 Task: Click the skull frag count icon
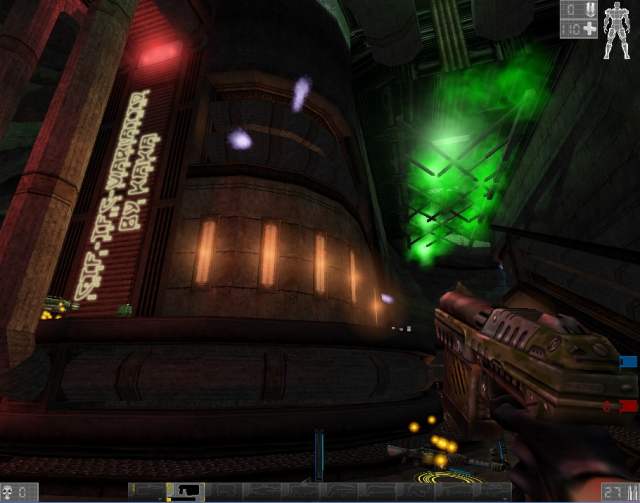[9, 491]
